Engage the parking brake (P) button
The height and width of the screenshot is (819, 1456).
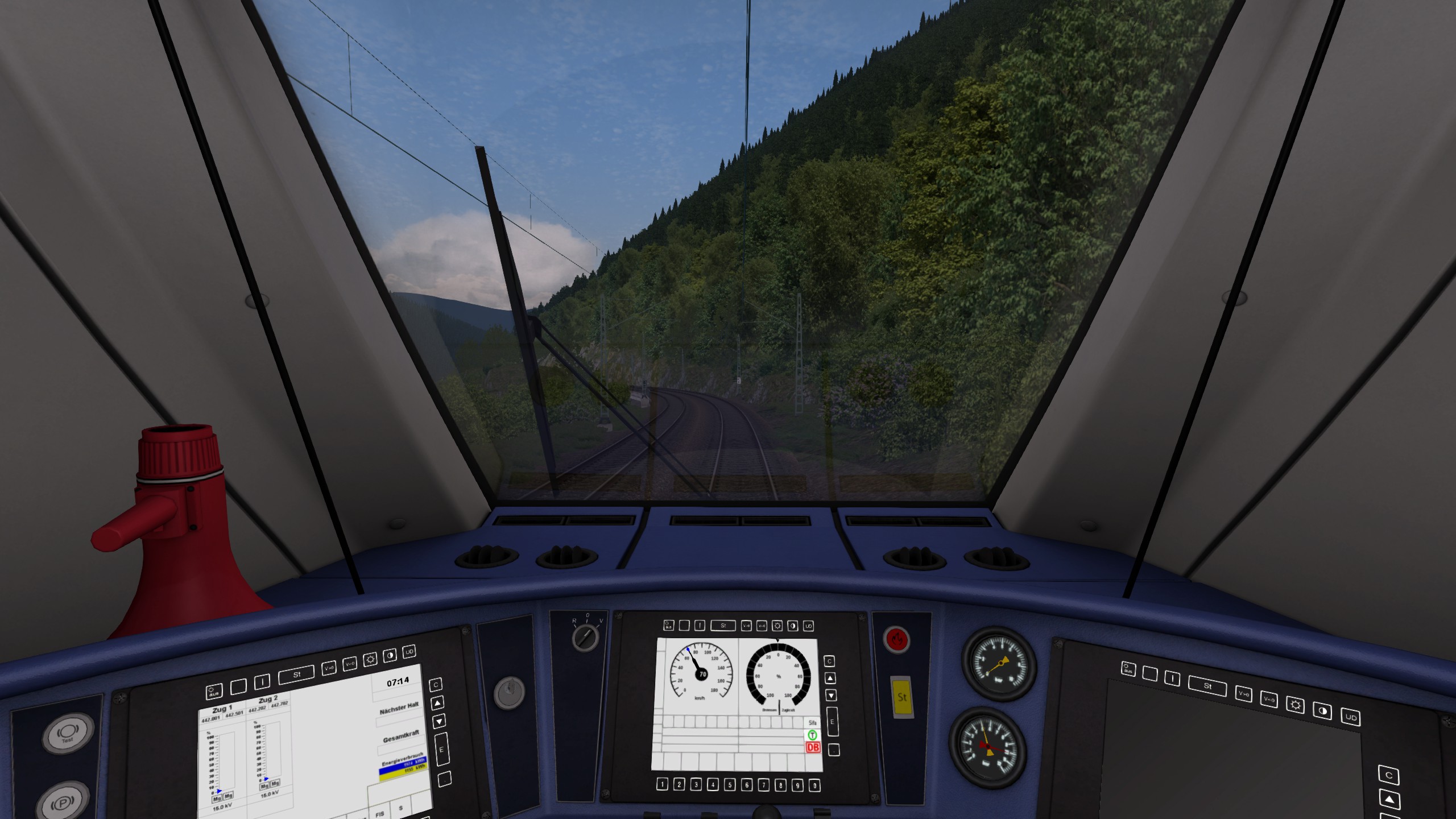coord(62,803)
